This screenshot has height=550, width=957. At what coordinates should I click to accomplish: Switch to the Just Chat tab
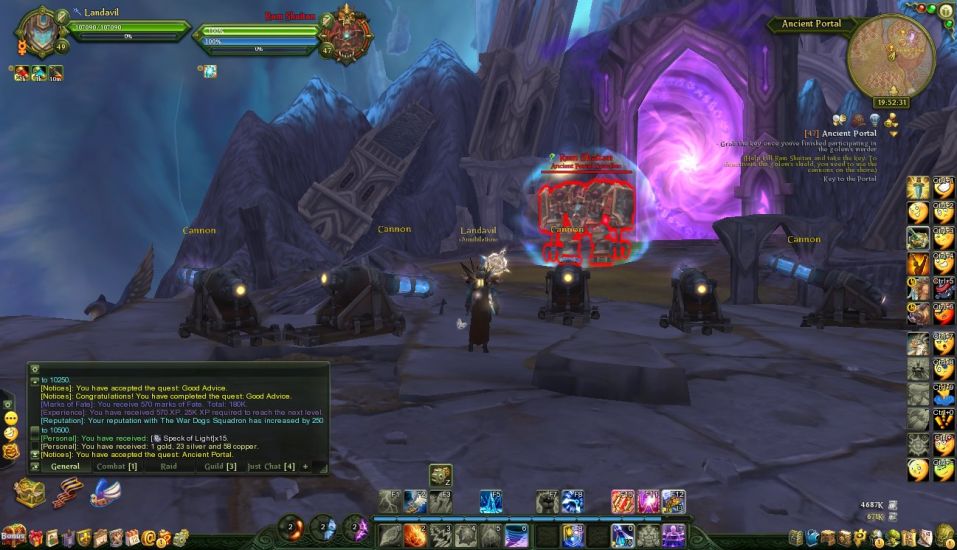coord(270,466)
